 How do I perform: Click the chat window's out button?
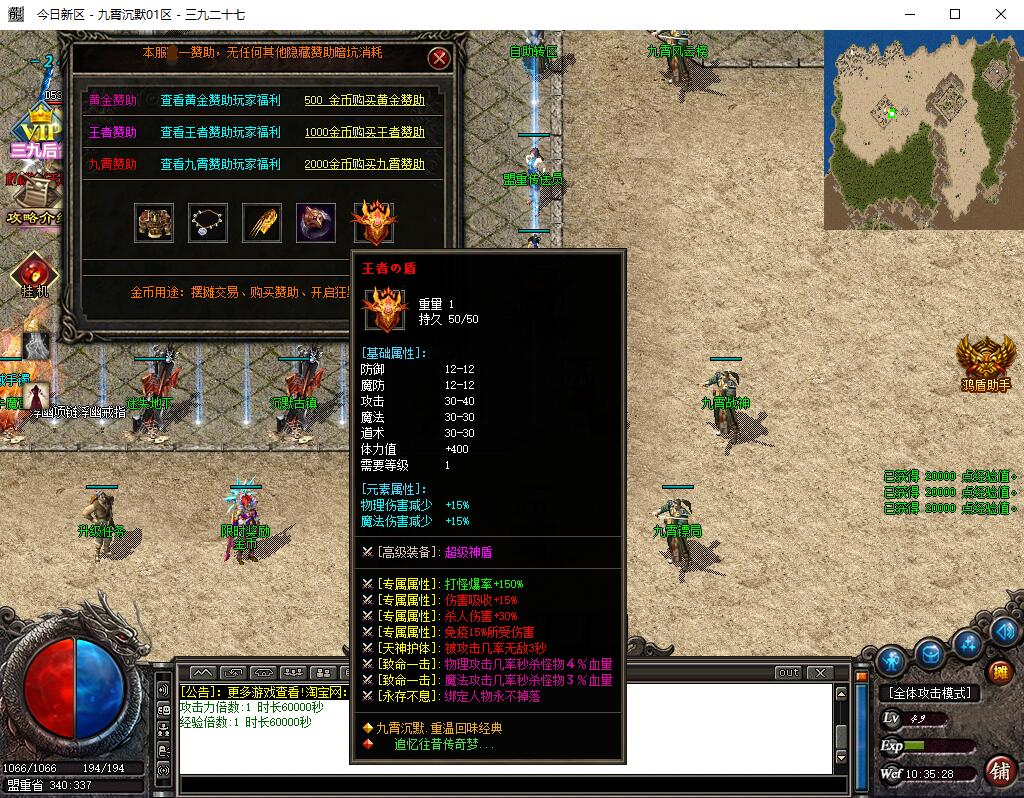[x=789, y=673]
